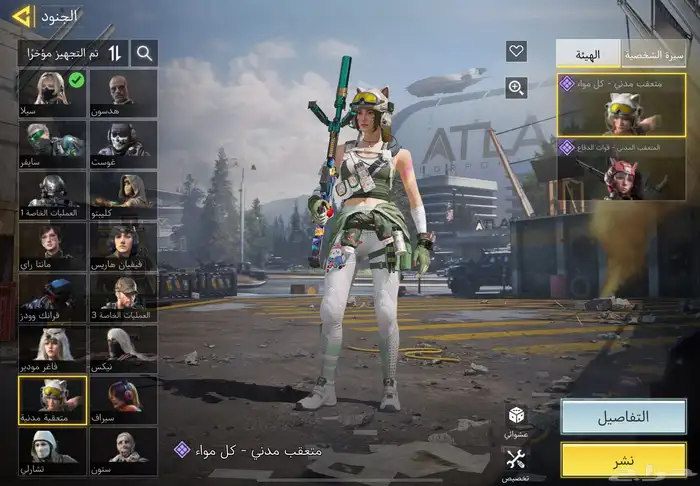Choose the غوست skull-mask operator
The height and width of the screenshot is (486, 700).
123,144
